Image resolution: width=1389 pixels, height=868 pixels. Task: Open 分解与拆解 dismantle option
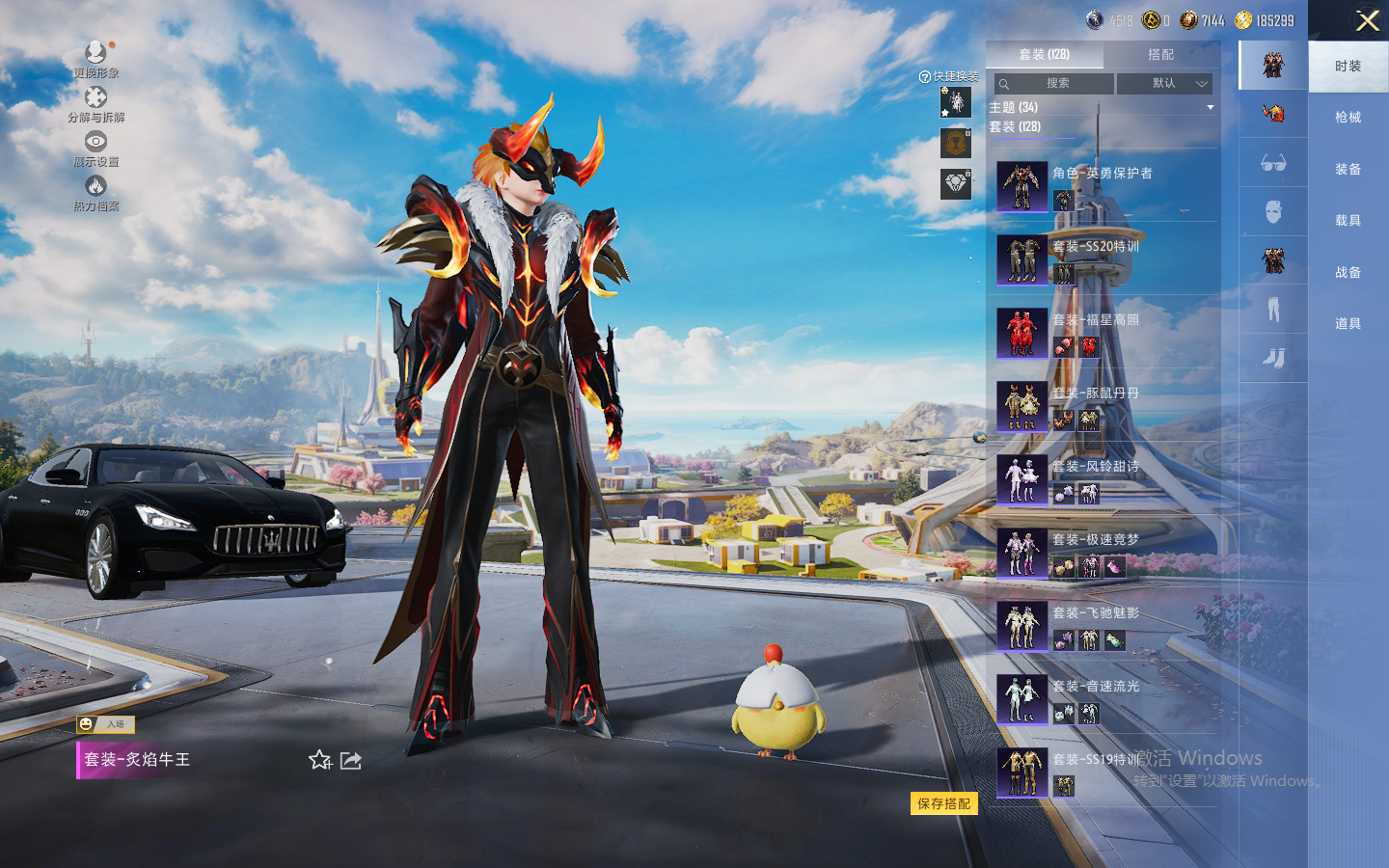[x=95, y=104]
